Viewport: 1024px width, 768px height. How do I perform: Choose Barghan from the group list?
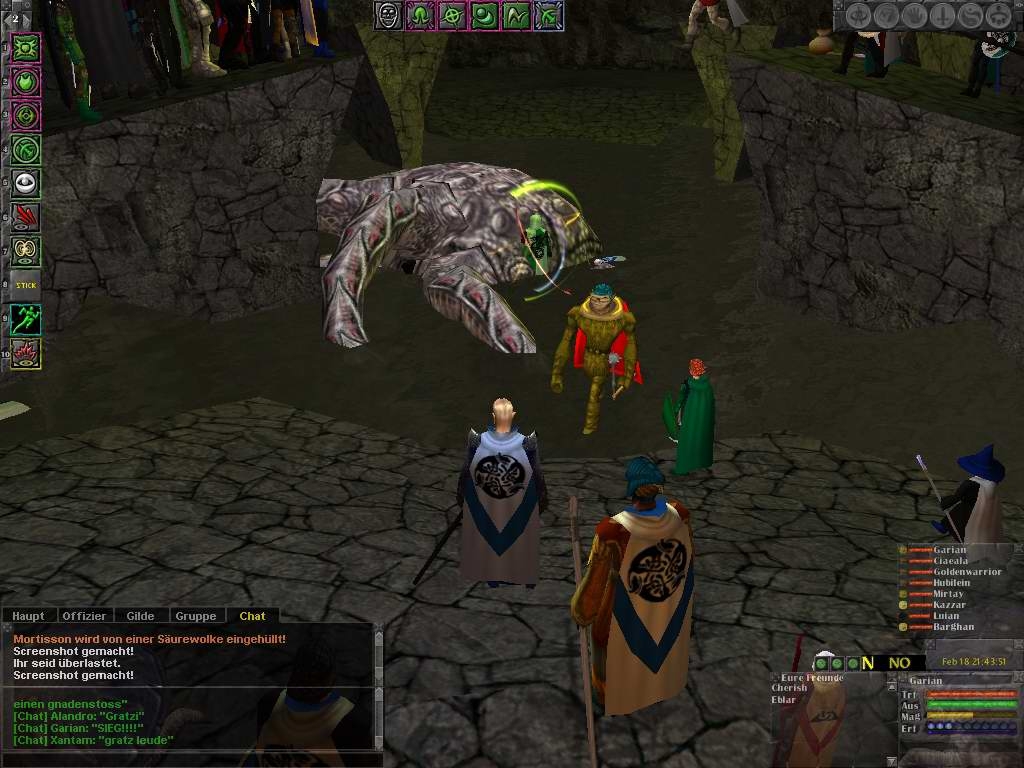[x=953, y=627]
